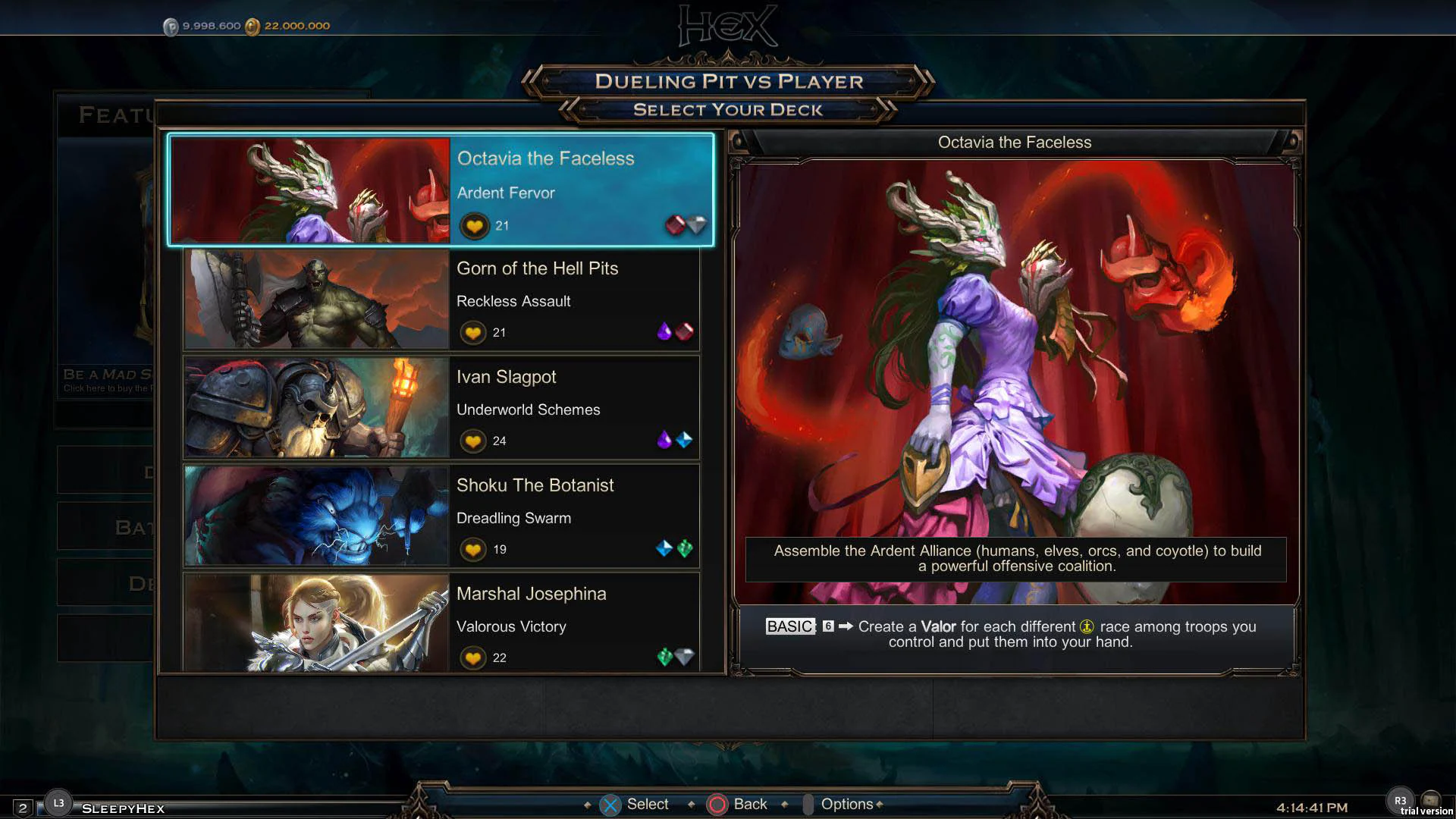Toggle the heart on Shoku The Botanist deck

pyautogui.click(x=472, y=549)
